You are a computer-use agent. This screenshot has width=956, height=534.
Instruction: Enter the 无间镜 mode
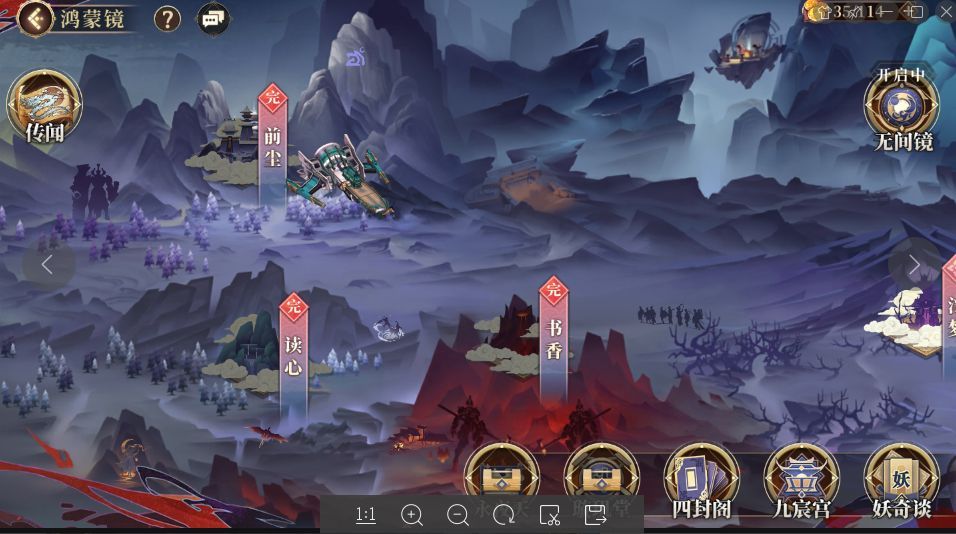[x=902, y=108]
